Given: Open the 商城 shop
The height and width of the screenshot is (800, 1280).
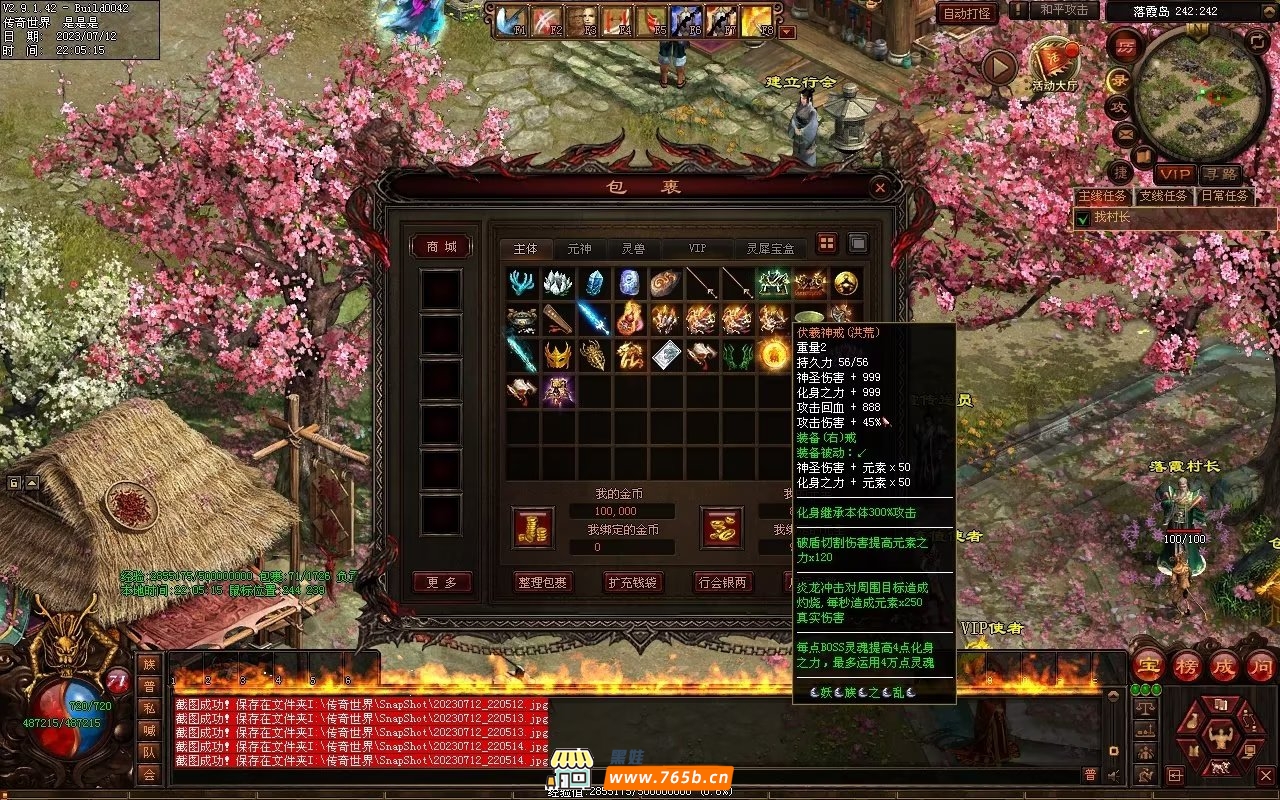Looking at the screenshot, I should [x=441, y=246].
